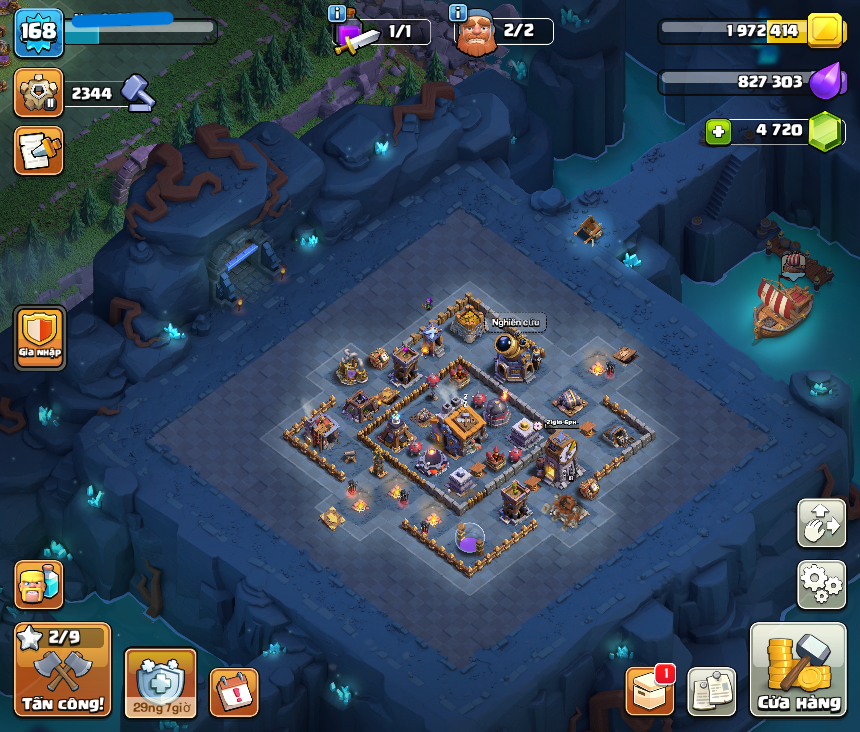
Task: Open the scroll with pencil icon
Action: pyautogui.click(x=39, y=151)
